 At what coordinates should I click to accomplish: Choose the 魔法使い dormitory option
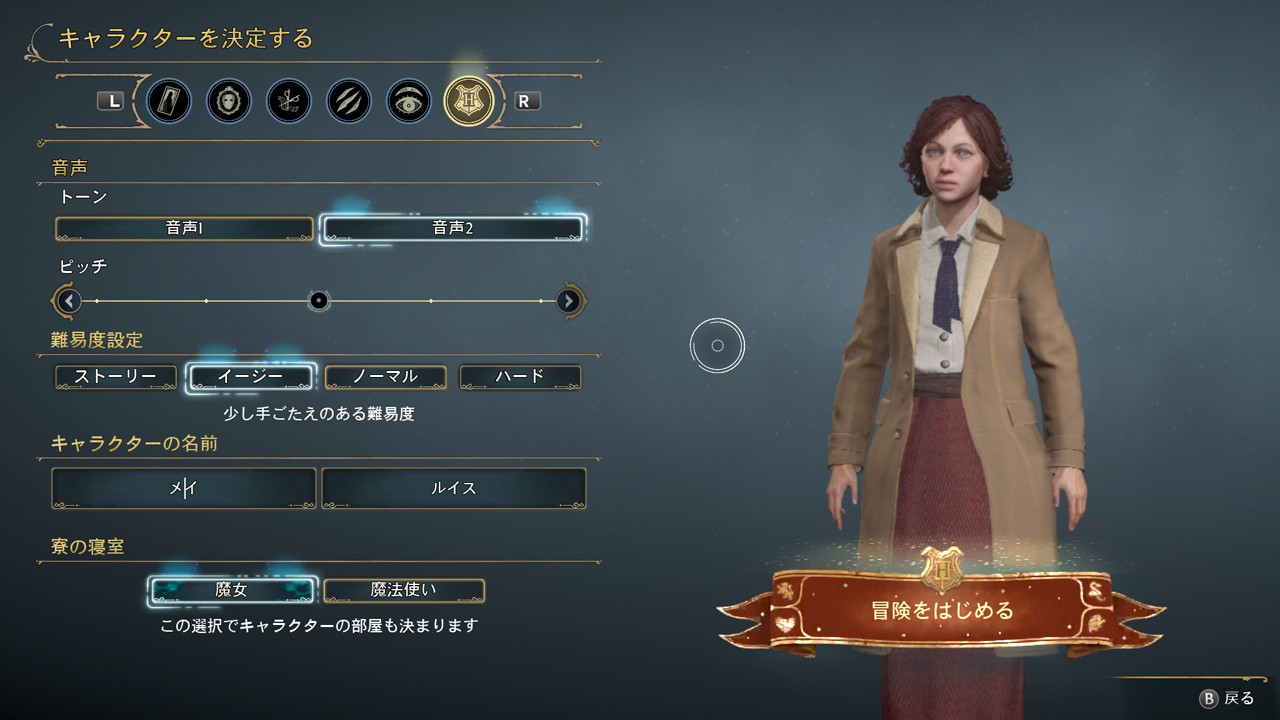[404, 590]
